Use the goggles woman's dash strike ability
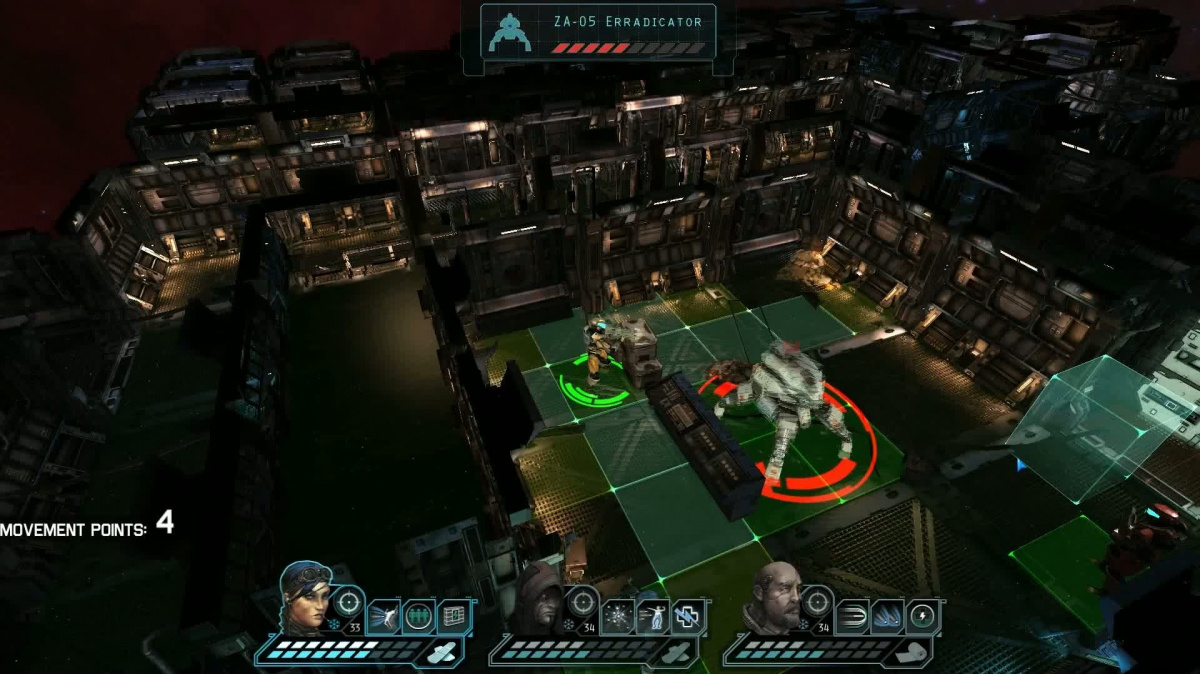Viewport: 1200px width, 674px height. (x=383, y=617)
